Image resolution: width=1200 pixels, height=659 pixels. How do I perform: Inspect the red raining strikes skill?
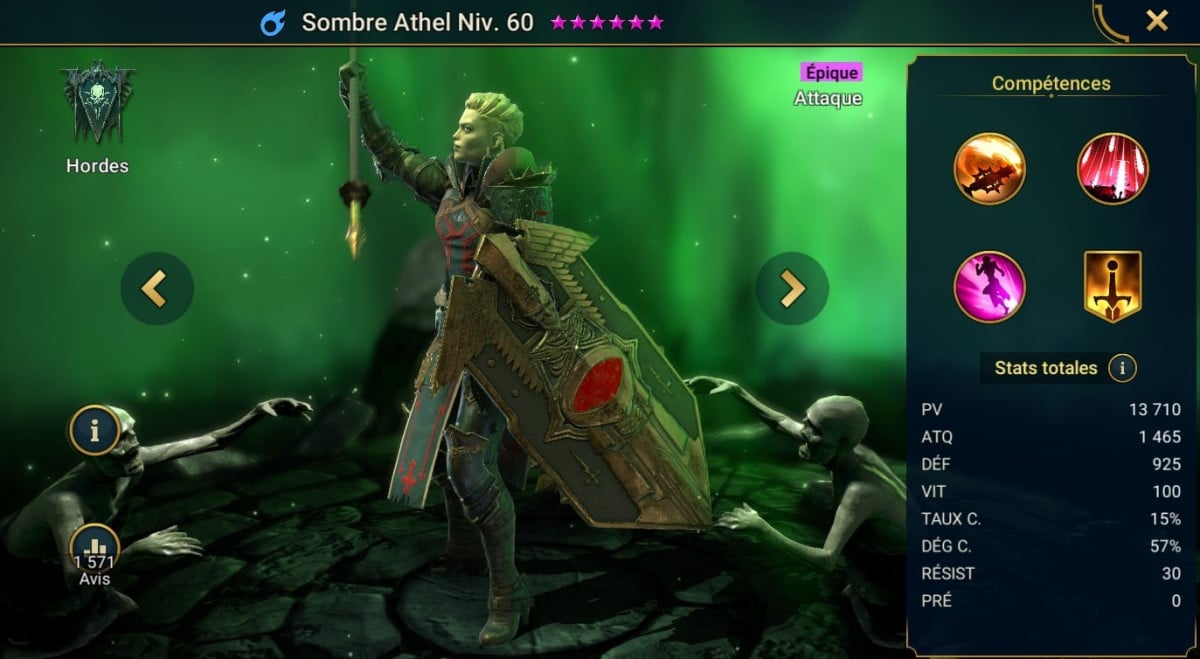click(1112, 168)
